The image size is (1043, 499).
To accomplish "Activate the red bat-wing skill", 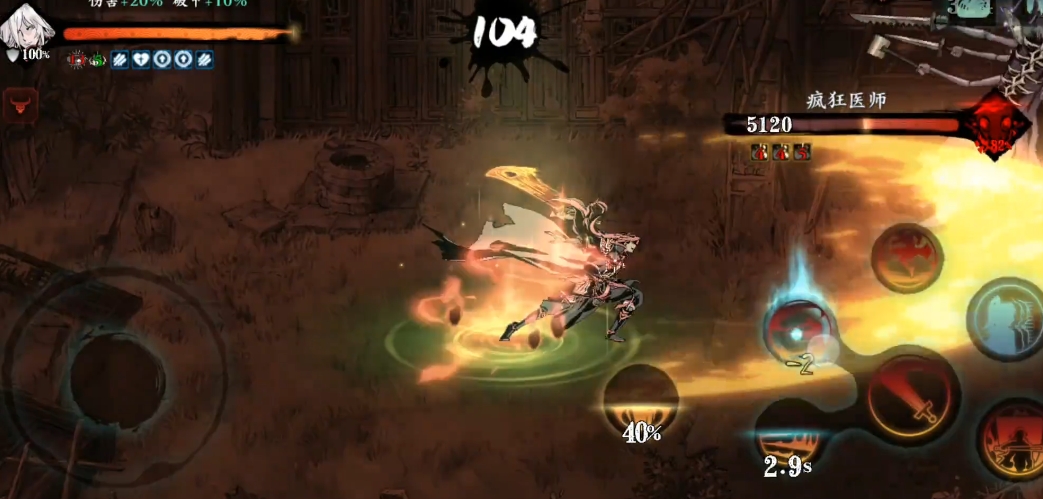I will (x=906, y=257).
